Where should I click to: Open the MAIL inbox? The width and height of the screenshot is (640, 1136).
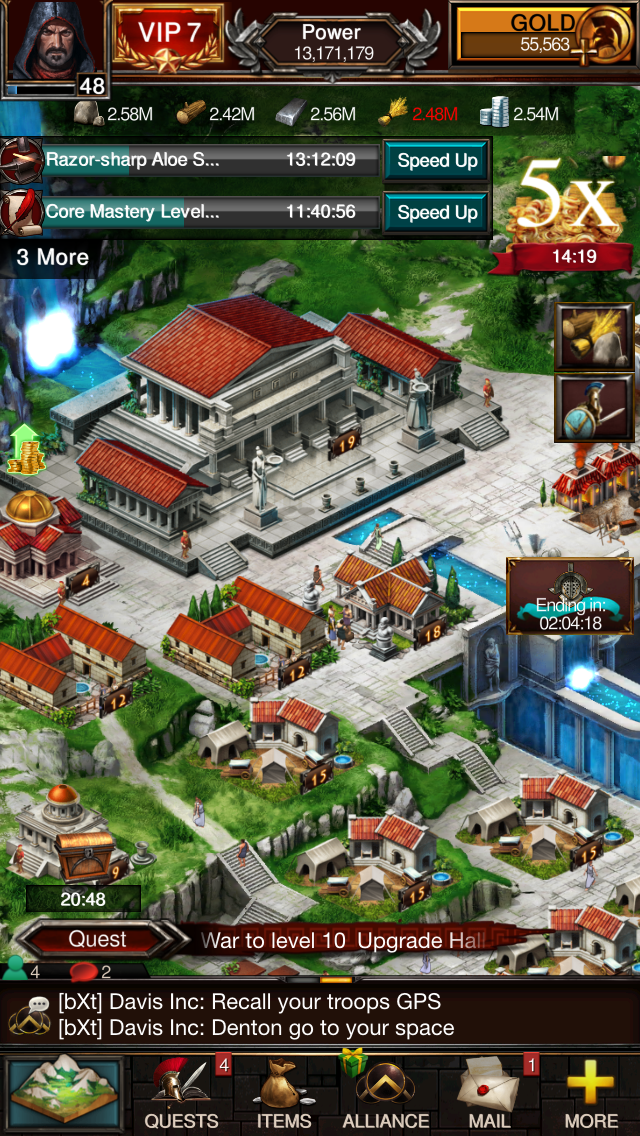pyautogui.click(x=490, y=1094)
